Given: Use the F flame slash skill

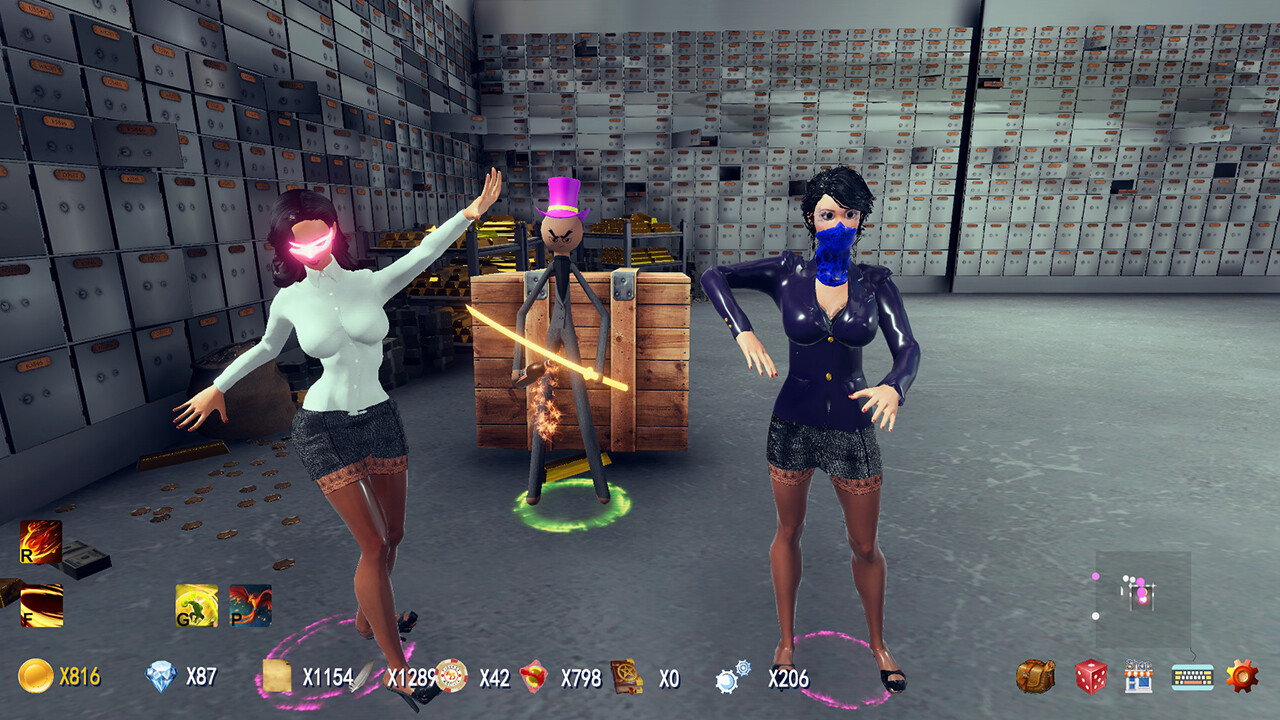Looking at the screenshot, I should 42,604.
